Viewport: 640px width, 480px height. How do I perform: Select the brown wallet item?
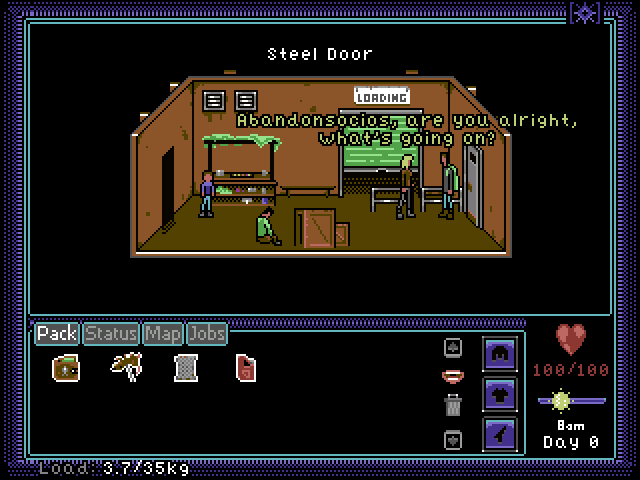click(66, 367)
